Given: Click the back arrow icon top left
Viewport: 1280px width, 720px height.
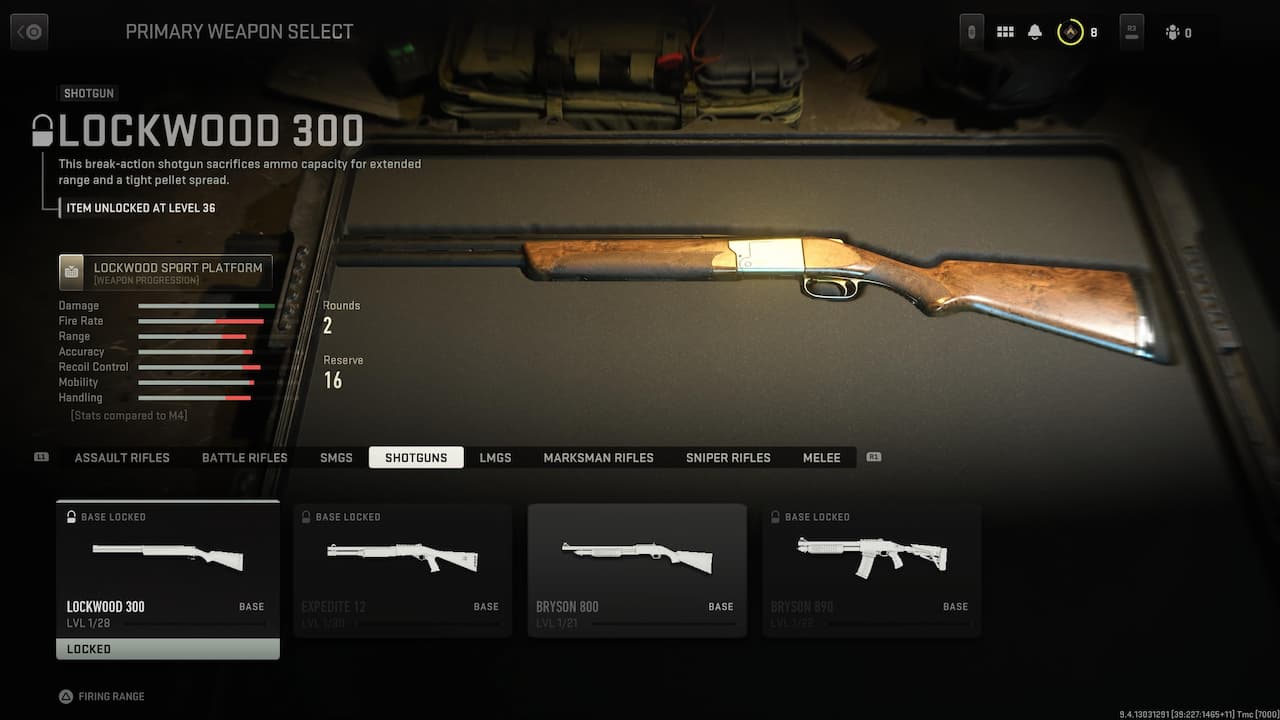Looking at the screenshot, I should pos(28,31).
